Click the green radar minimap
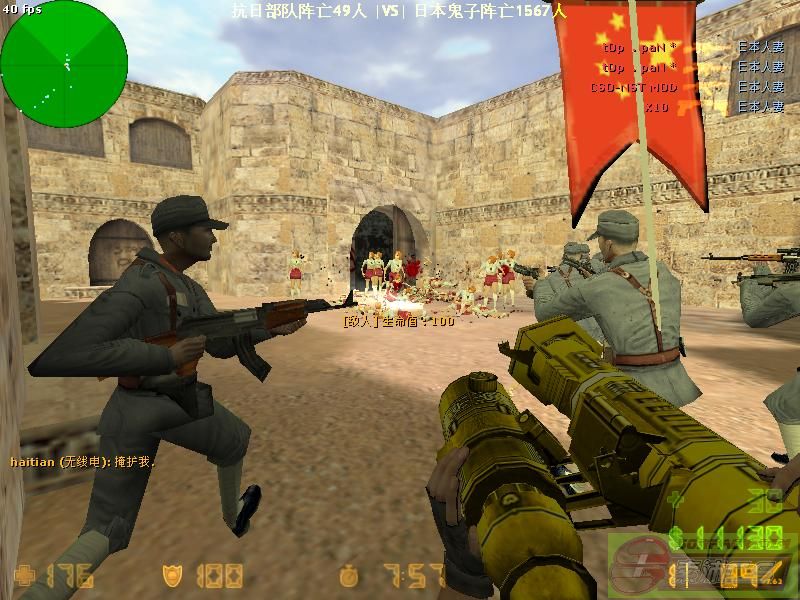Viewport: 800px width, 600px height. pos(64,64)
